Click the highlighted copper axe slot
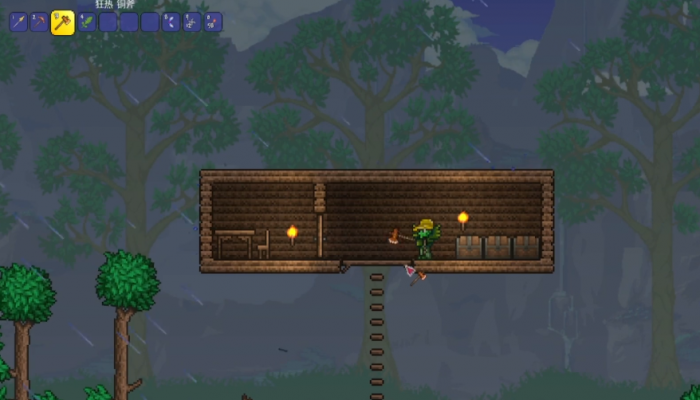Viewport: 700px width, 400px height. 63,22
